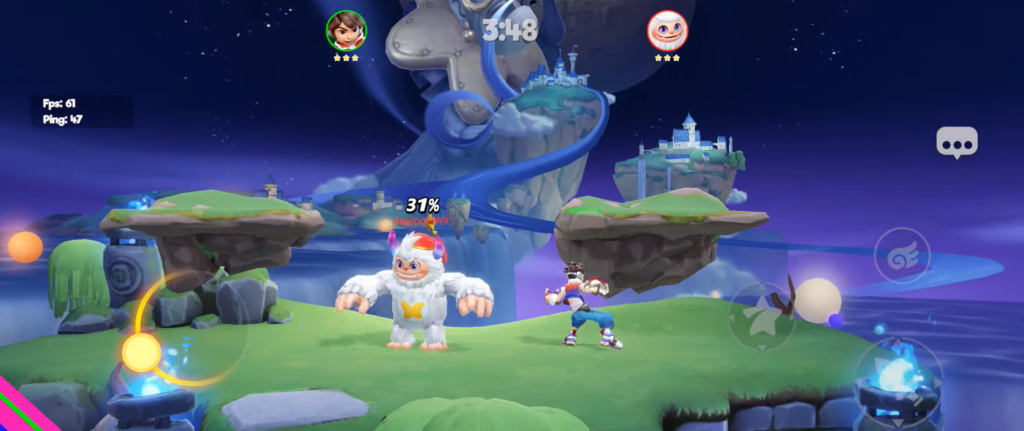Select the white yeti opponent portrait

pyautogui.click(x=667, y=31)
